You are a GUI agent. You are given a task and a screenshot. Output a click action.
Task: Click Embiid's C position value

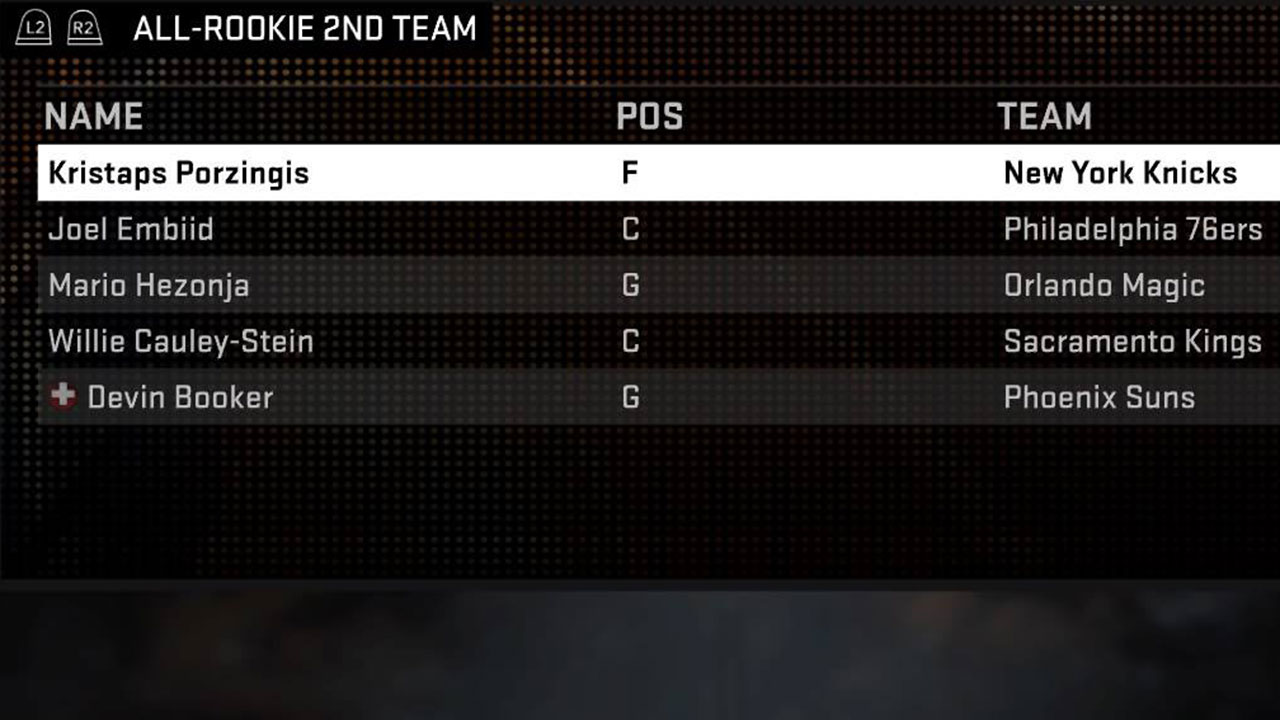(x=629, y=229)
